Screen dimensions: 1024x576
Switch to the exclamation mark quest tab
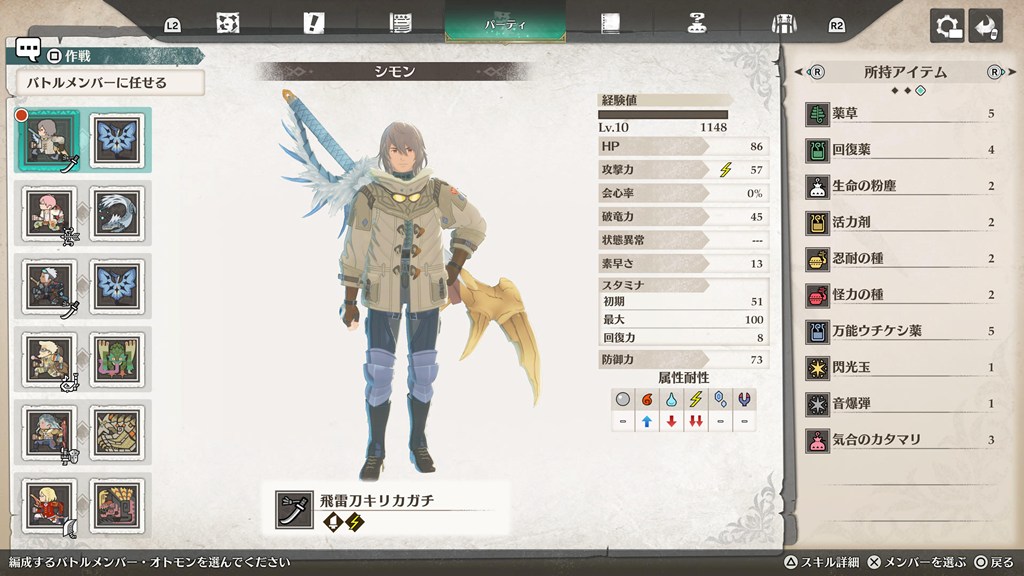click(x=314, y=23)
